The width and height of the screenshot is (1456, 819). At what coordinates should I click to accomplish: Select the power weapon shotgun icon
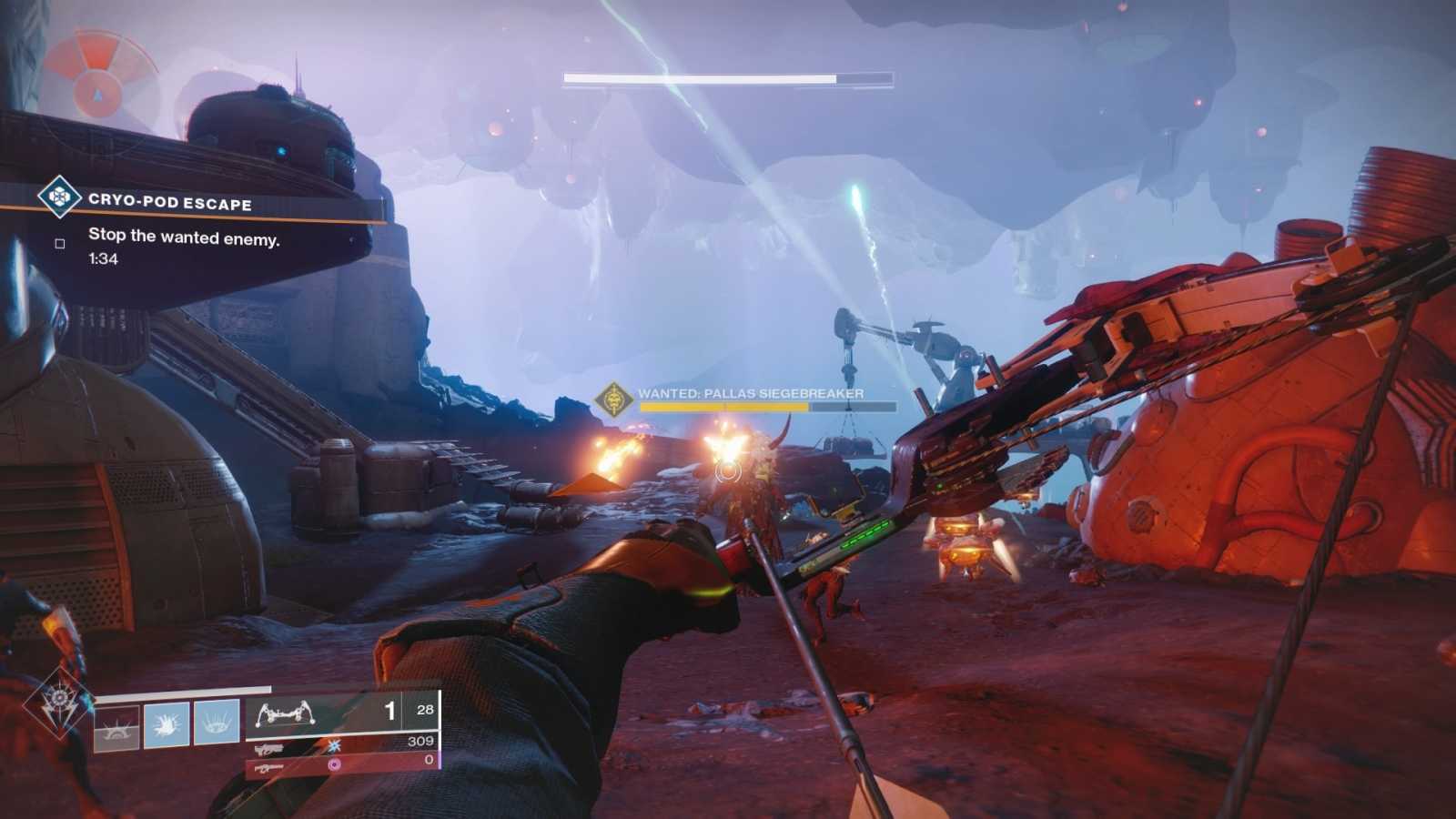point(270,768)
